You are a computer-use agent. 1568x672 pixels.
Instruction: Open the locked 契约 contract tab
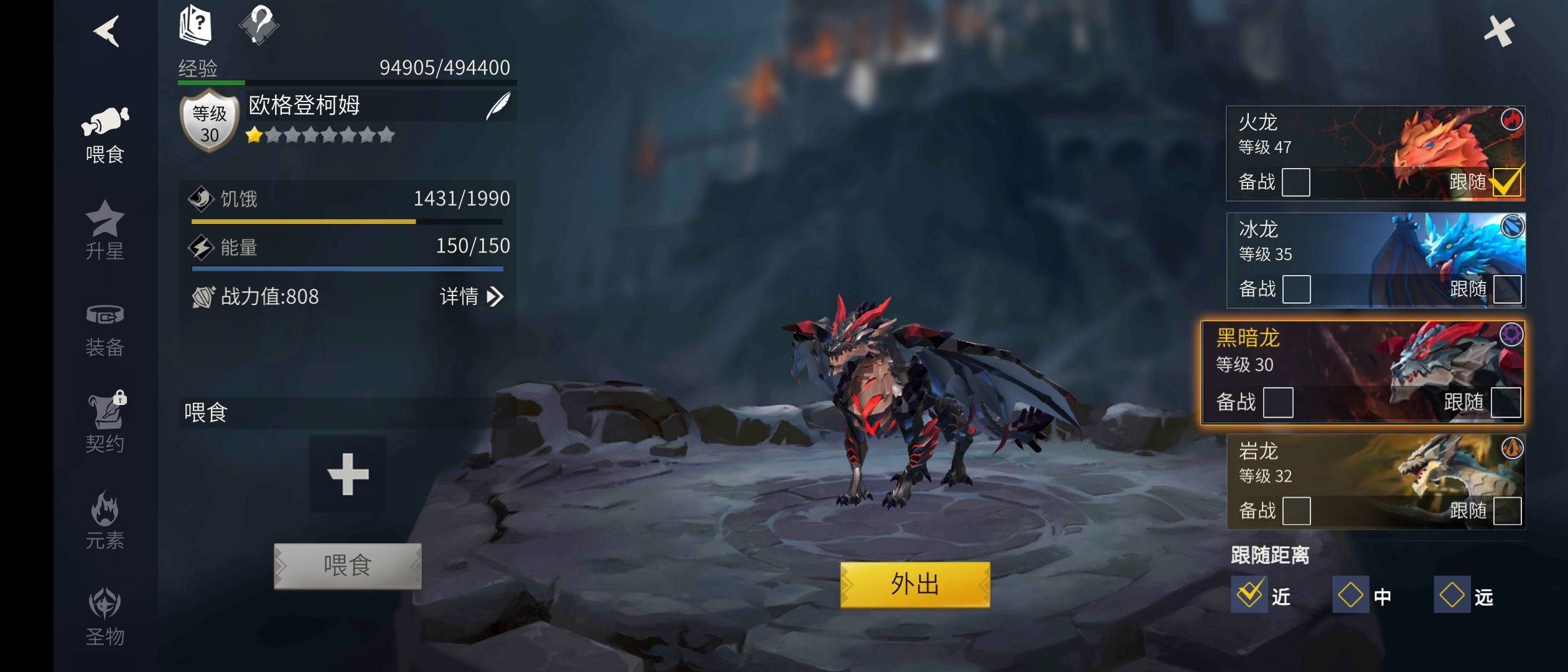click(105, 423)
